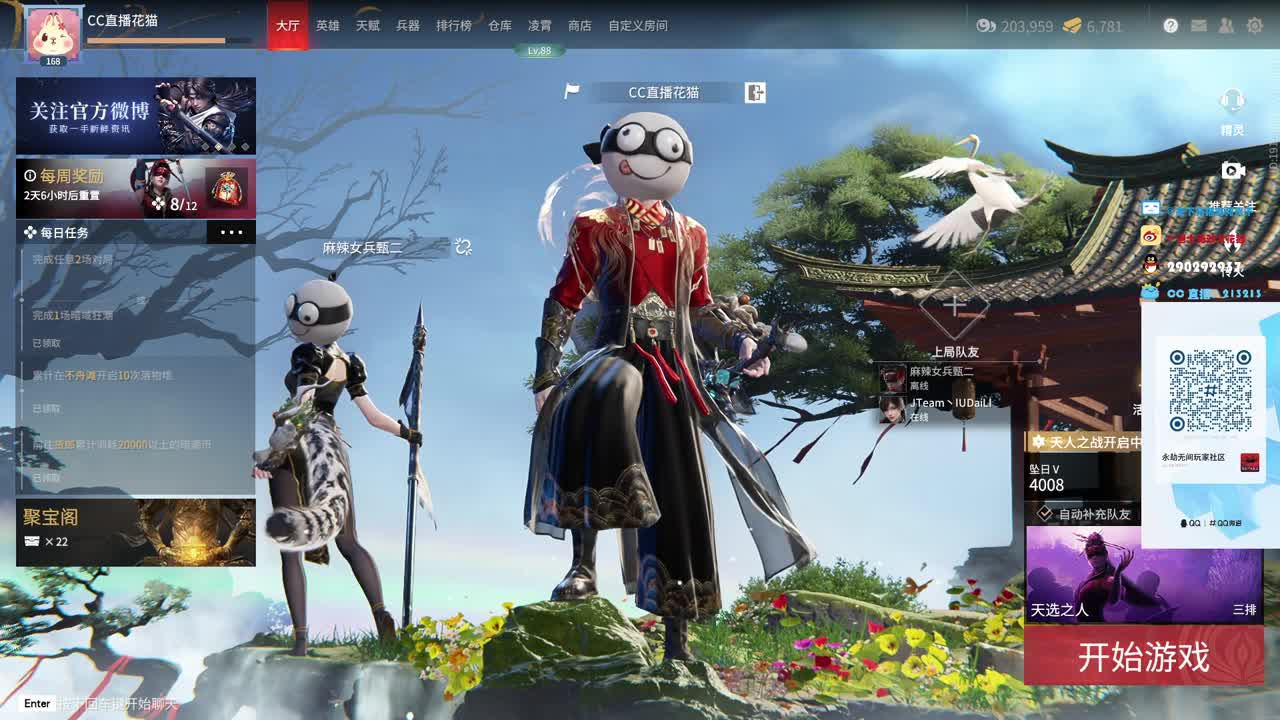The width and height of the screenshot is (1280, 720).
Task: Click the player avatar portrait
Action: click(53, 33)
